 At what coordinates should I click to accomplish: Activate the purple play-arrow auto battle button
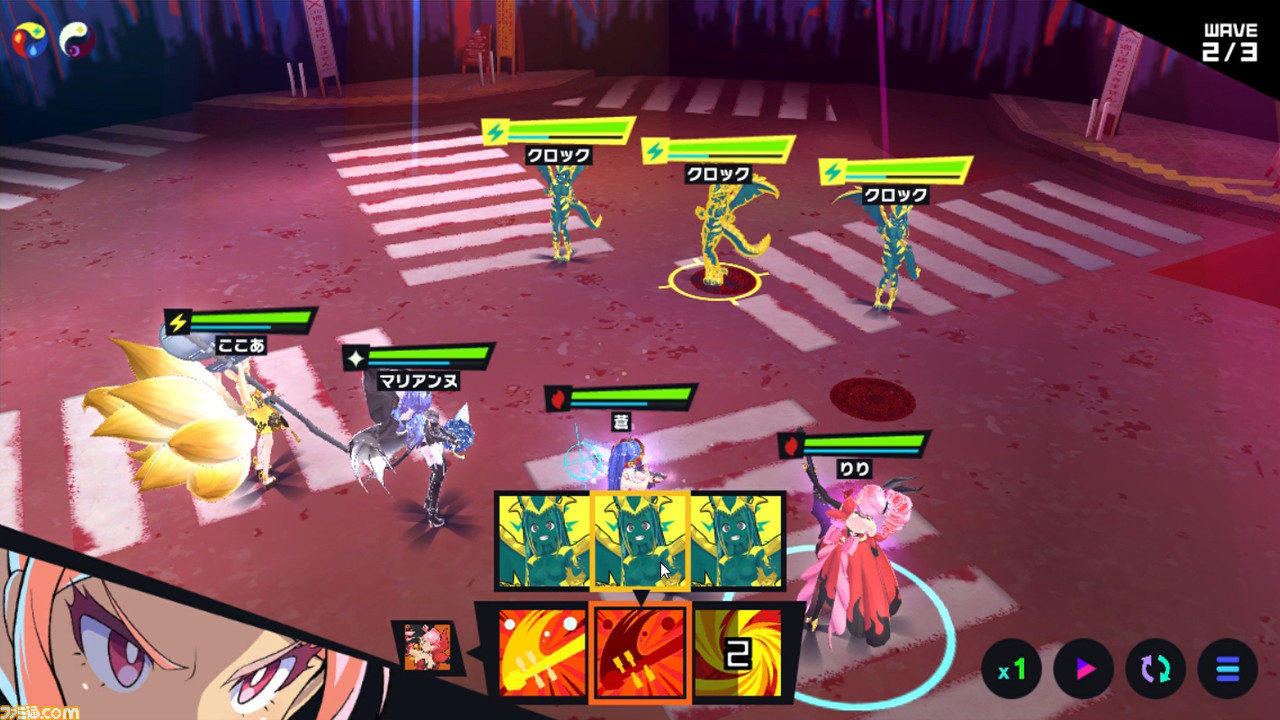pos(1084,669)
